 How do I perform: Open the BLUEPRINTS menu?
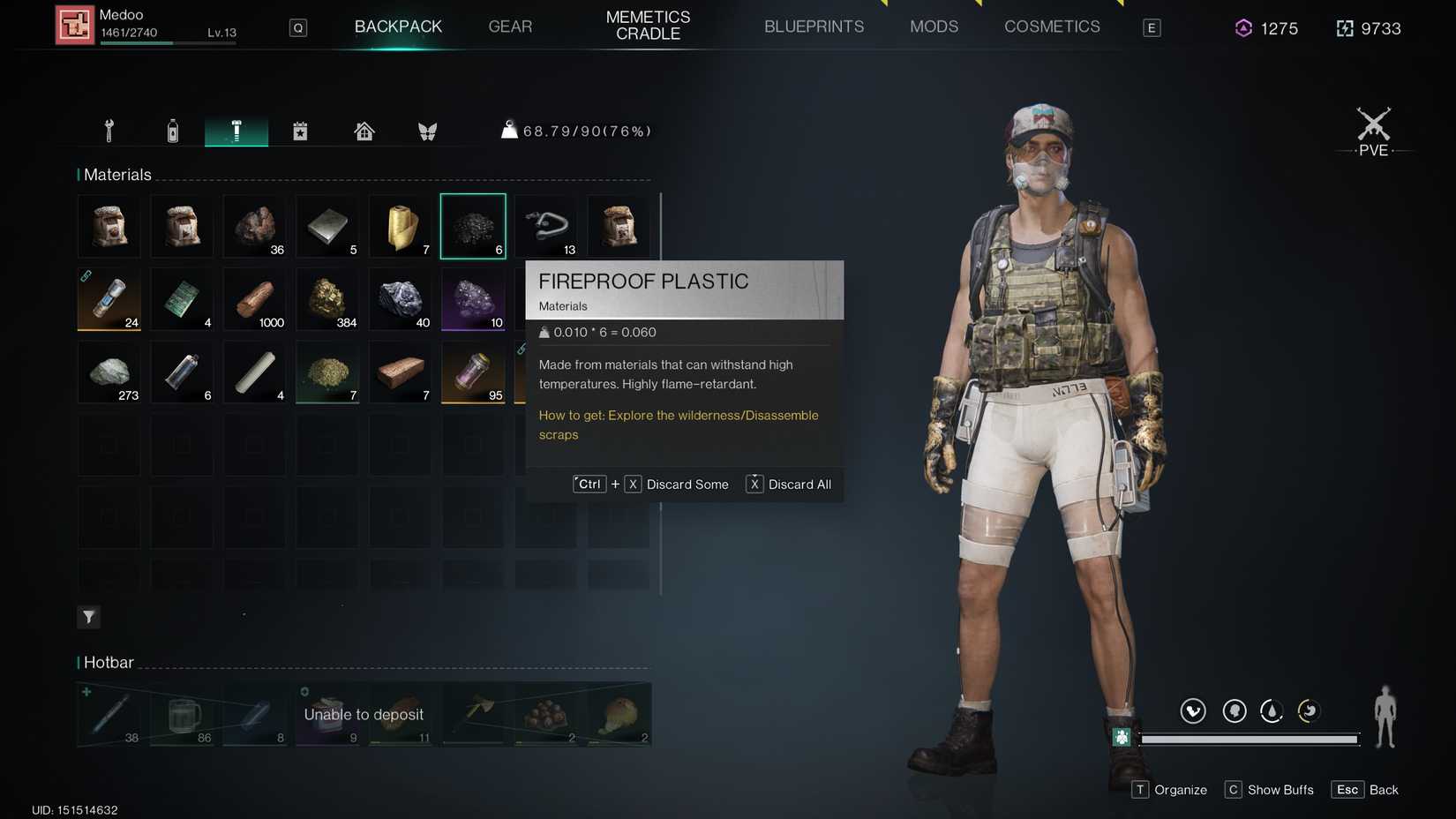coord(814,26)
